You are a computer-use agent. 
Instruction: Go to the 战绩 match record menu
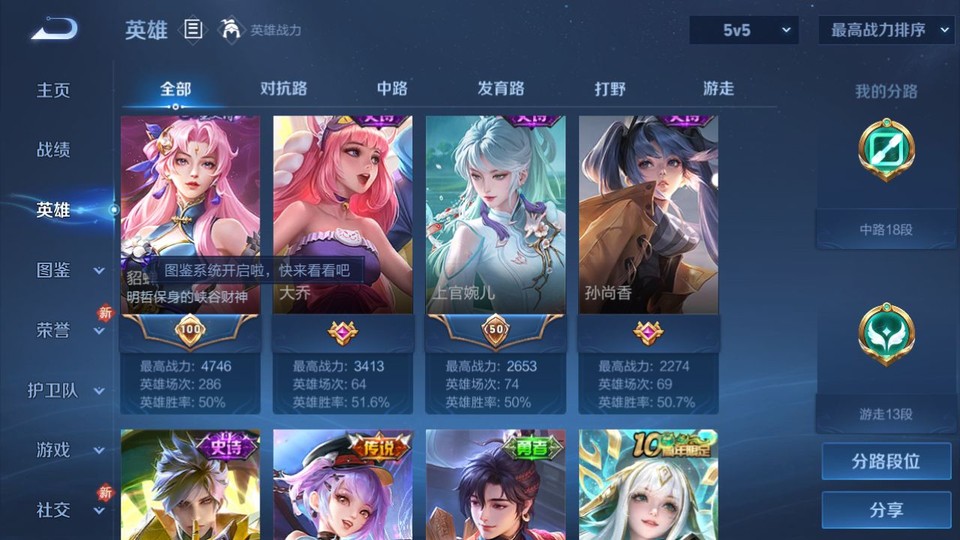click(54, 150)
